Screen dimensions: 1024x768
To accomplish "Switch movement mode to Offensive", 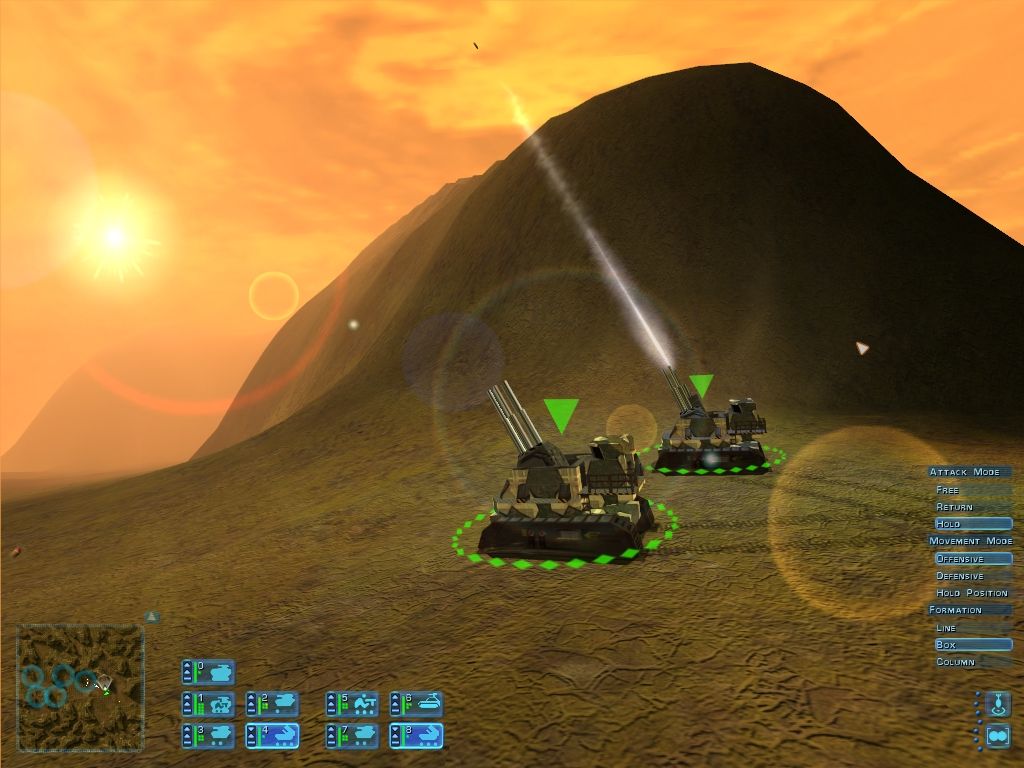I will 972,559.
